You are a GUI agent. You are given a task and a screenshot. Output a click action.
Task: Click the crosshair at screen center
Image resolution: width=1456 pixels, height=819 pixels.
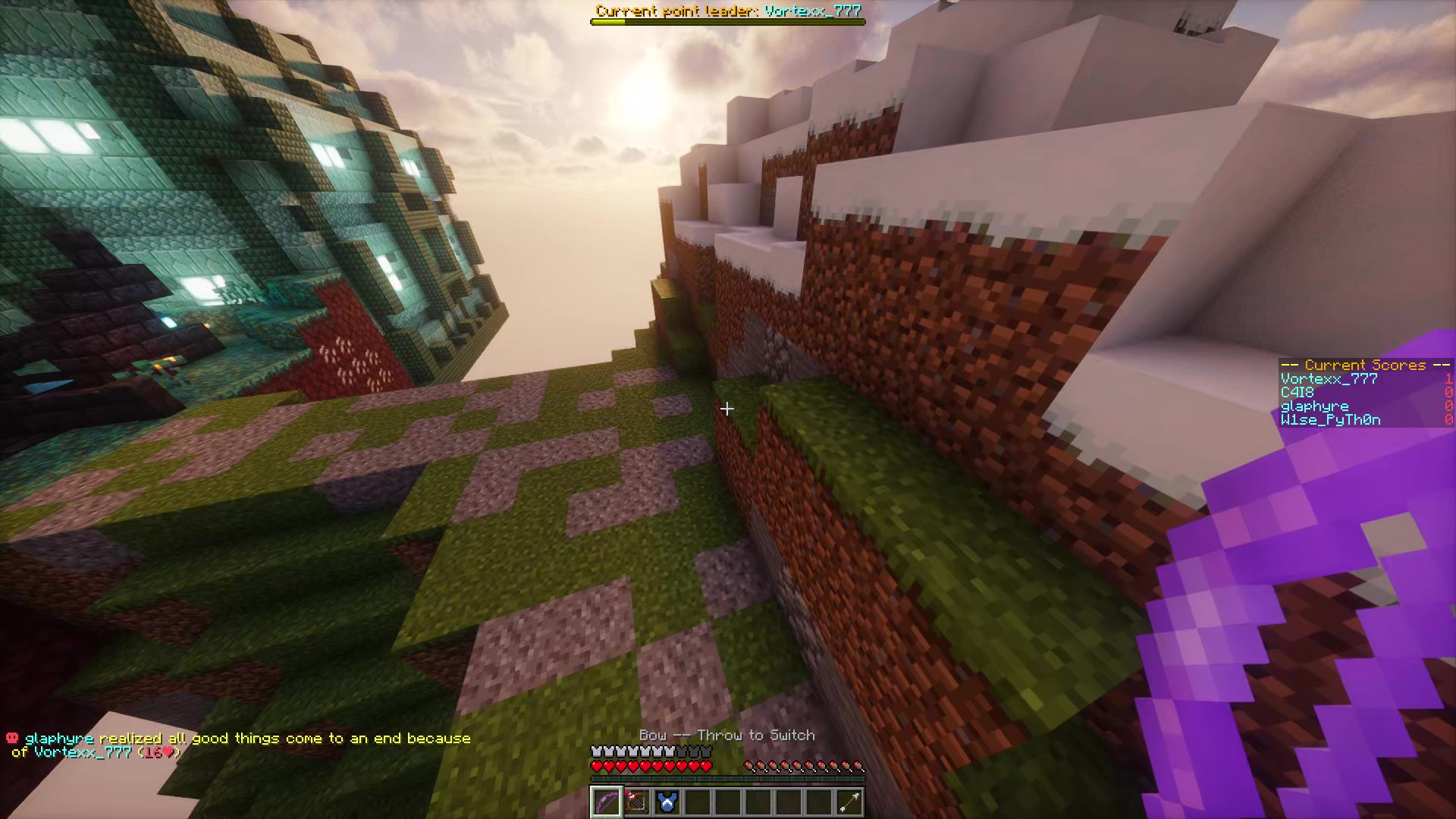(727, 409)
